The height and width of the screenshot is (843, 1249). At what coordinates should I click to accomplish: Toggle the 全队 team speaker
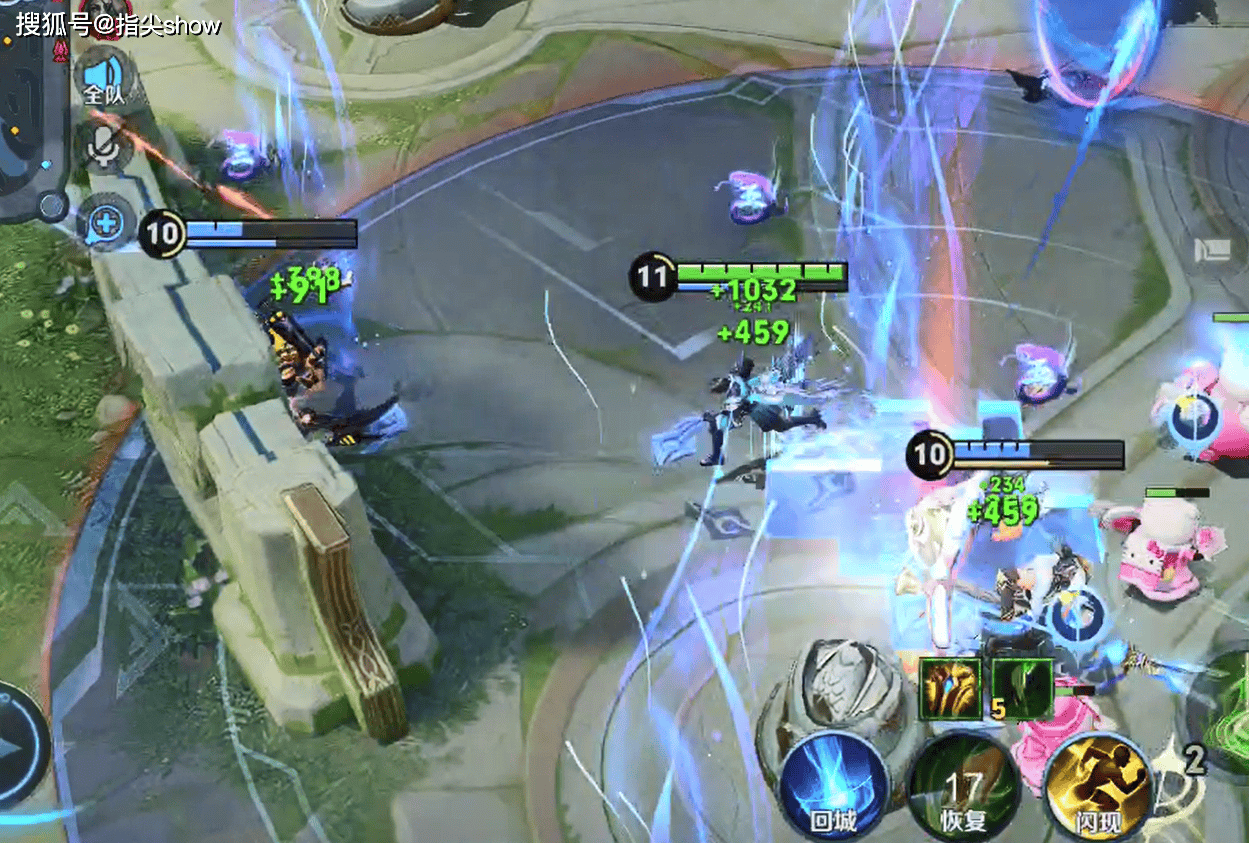click(103, 78)
